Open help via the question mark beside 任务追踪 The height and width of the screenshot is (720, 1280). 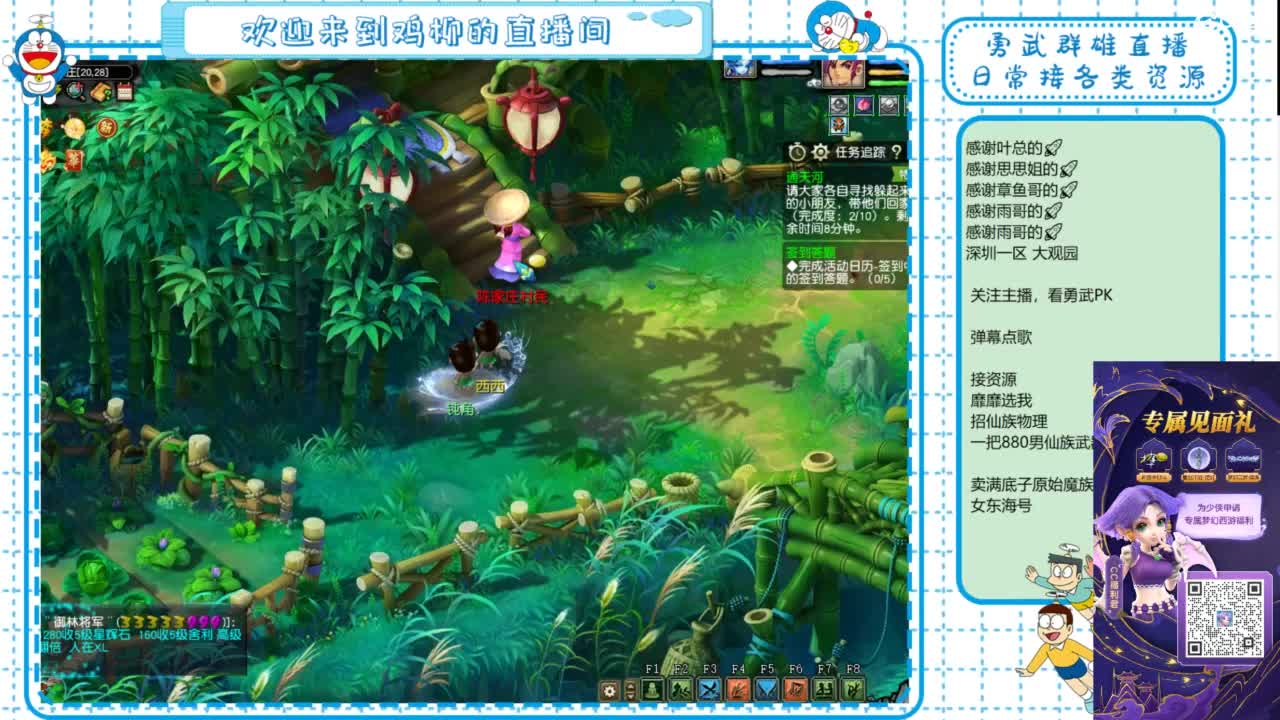tap(897, 152)
